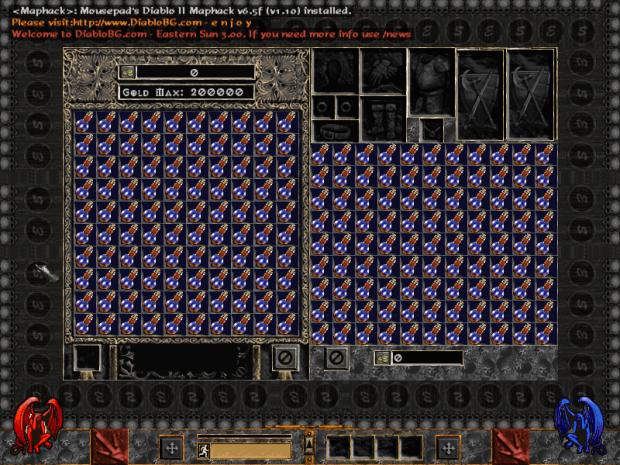Click the stash gold withdraw button
Image resolution: width=620 pixels, height=465 pixels.
128,72
